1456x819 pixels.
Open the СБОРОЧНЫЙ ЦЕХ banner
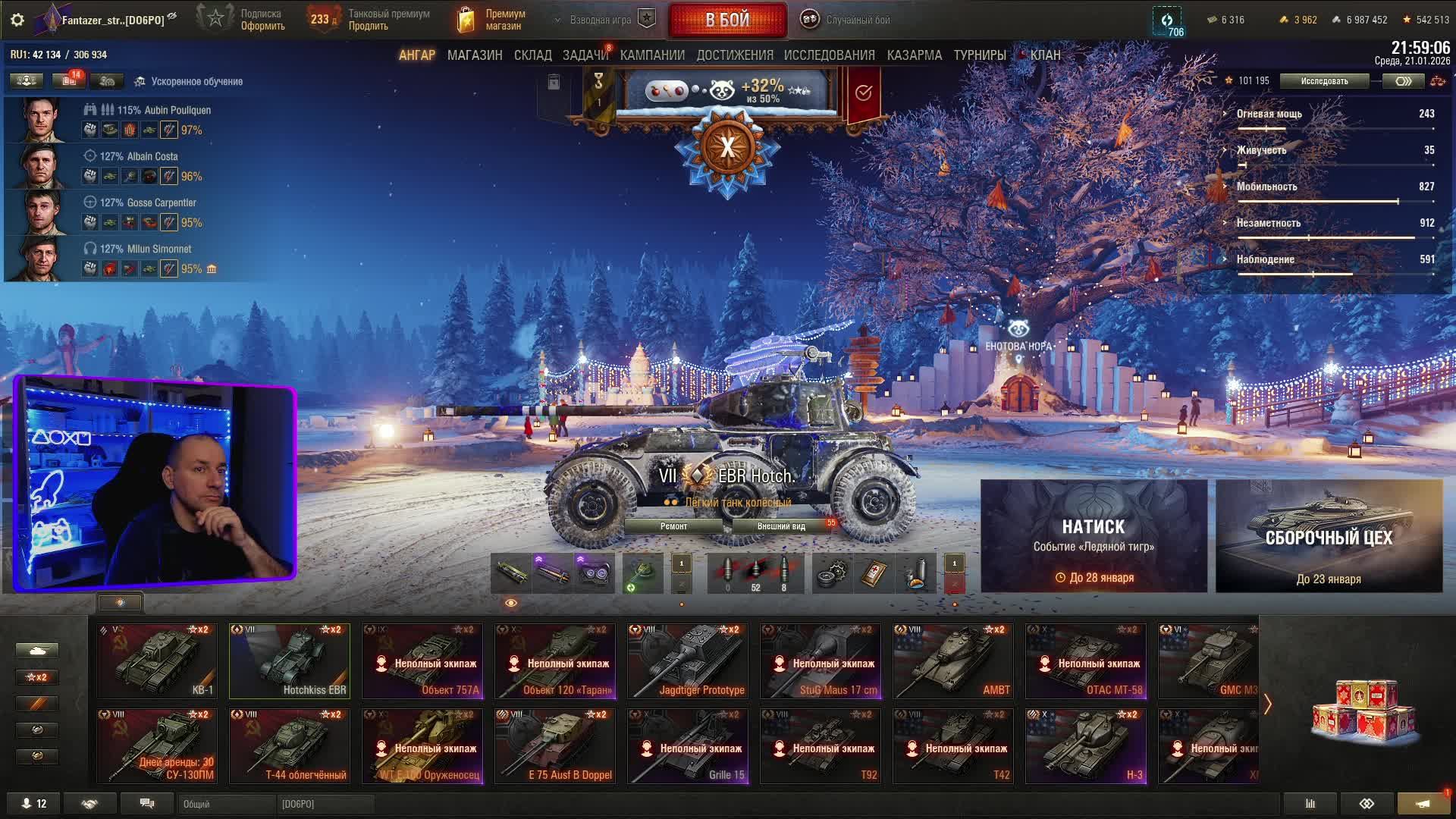(x=1329, y=535)
